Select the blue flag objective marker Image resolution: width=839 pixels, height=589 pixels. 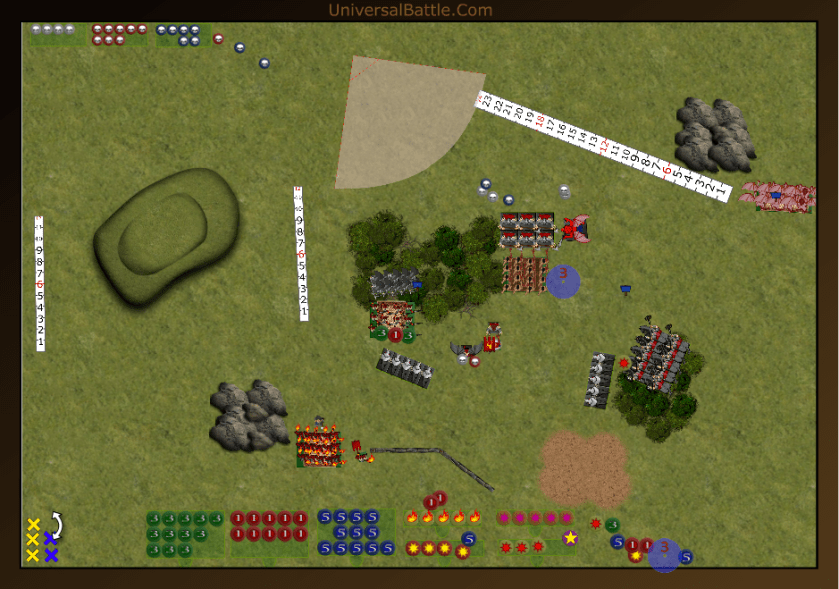pos(626,290)
